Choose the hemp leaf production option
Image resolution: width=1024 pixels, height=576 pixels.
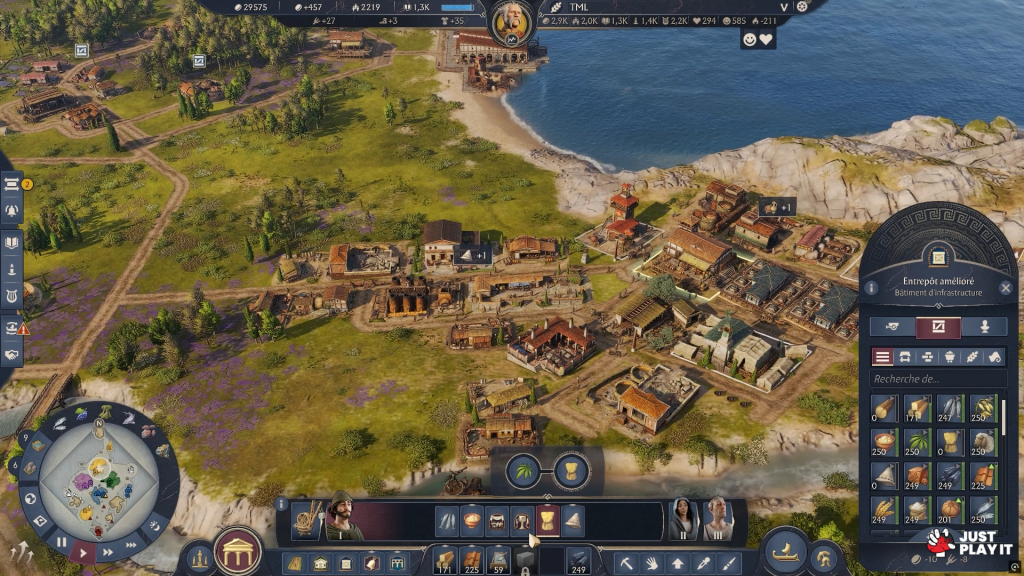(523, 470)
